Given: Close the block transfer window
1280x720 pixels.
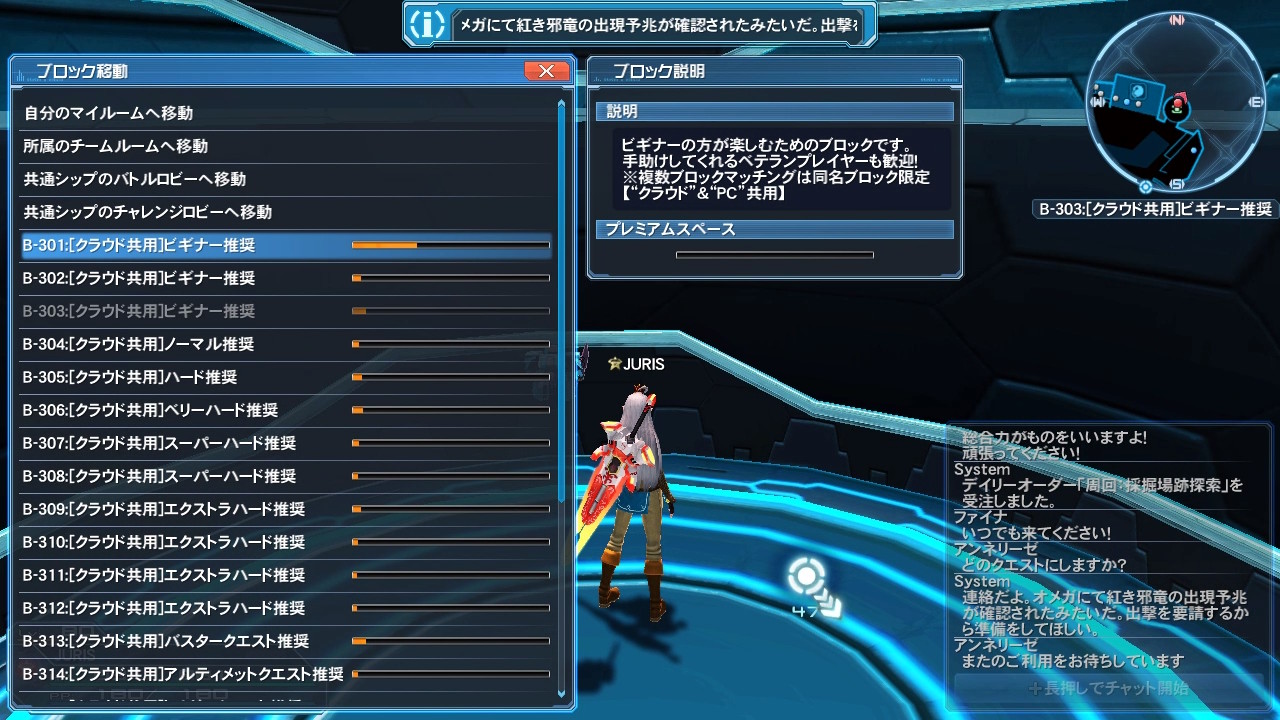Looking at the screenshot, I should (546, 71).
